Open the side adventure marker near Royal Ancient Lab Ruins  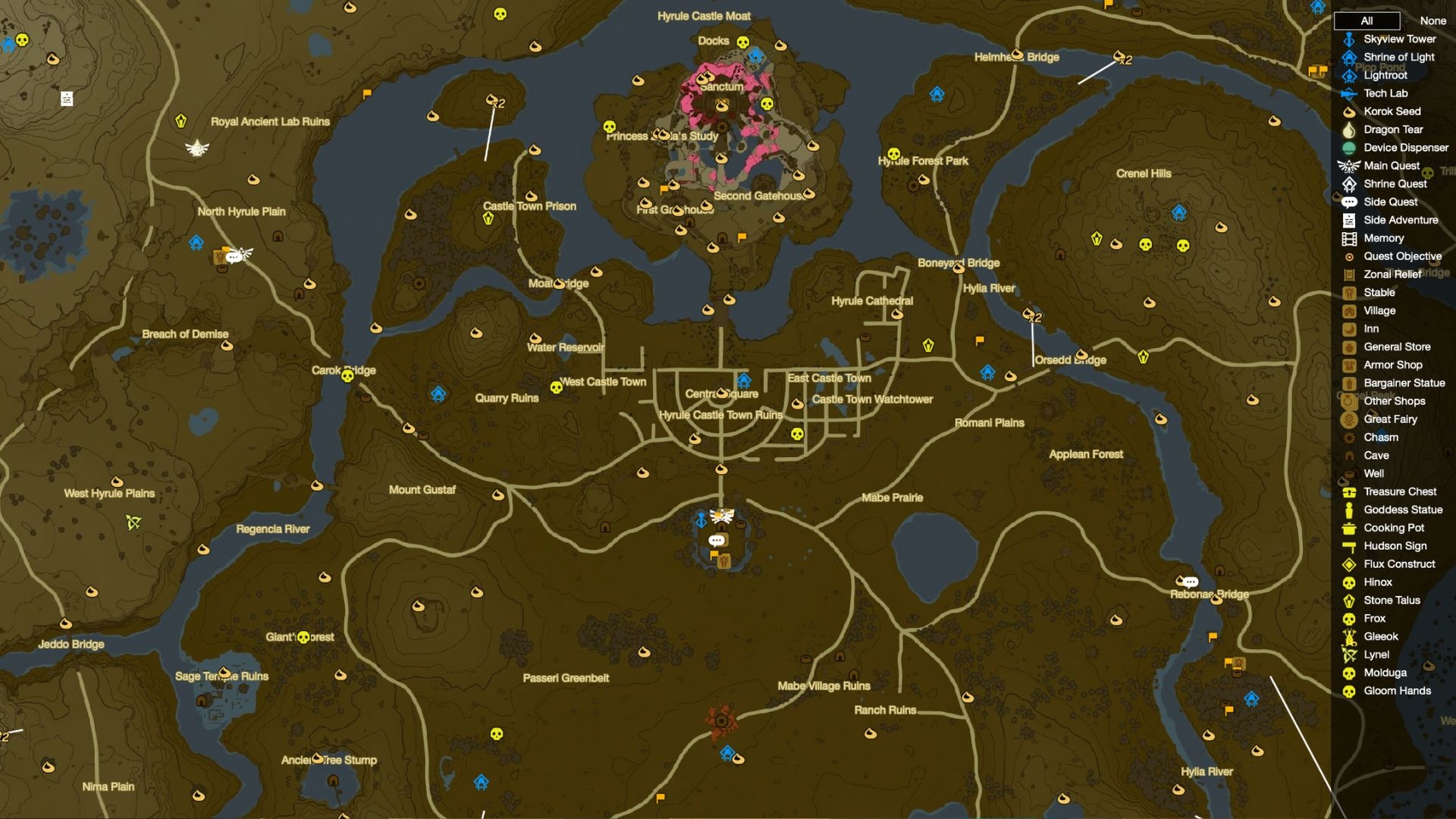67,99
